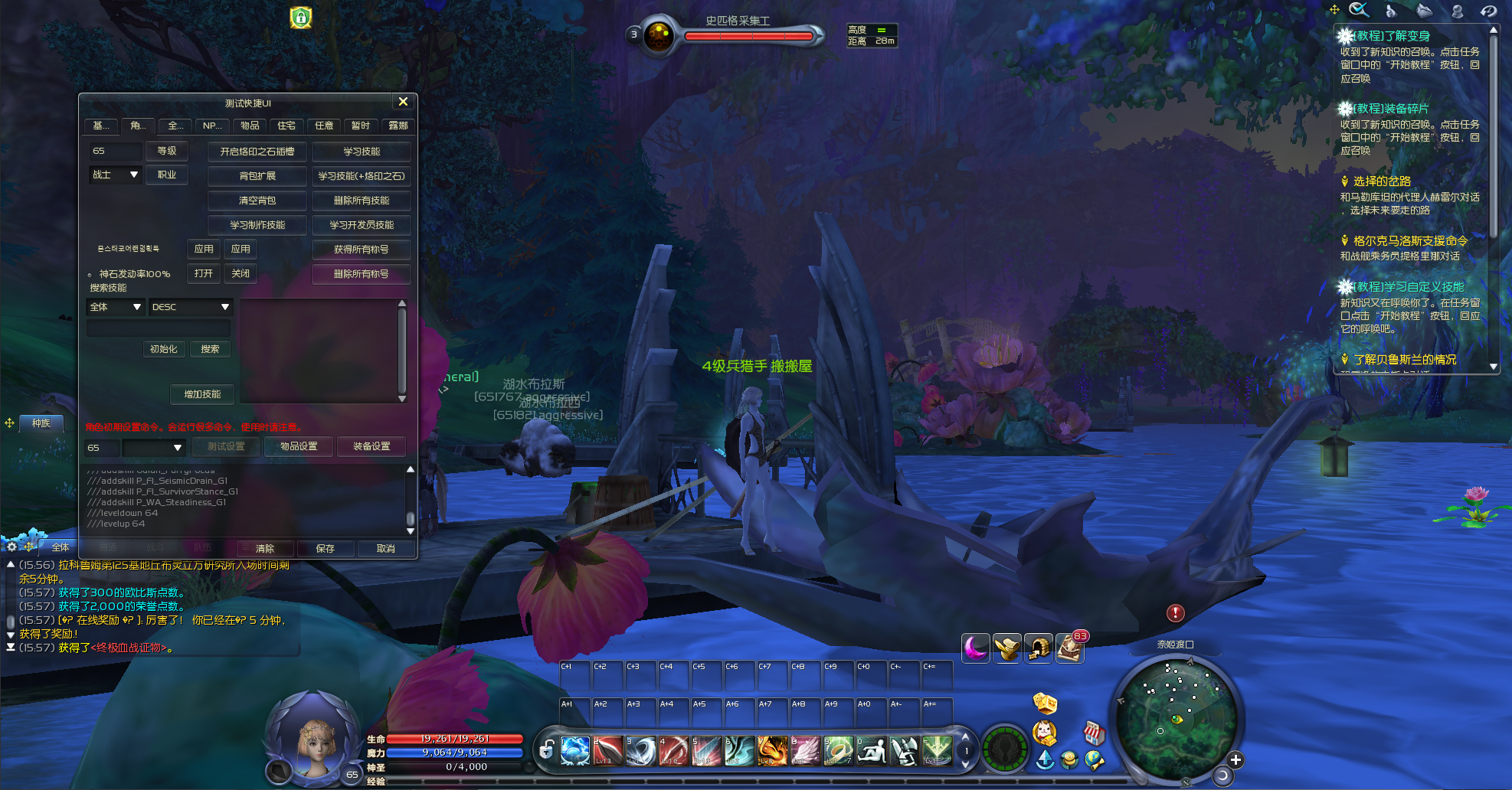Click the 学习技能 button
This screenshot has width=1512, height=790.
coord(362,152)
